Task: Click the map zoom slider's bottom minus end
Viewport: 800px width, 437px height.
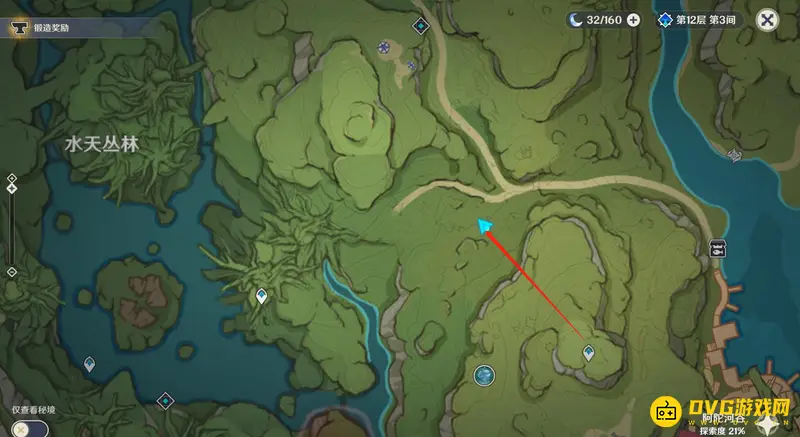Action: (11, 272)
